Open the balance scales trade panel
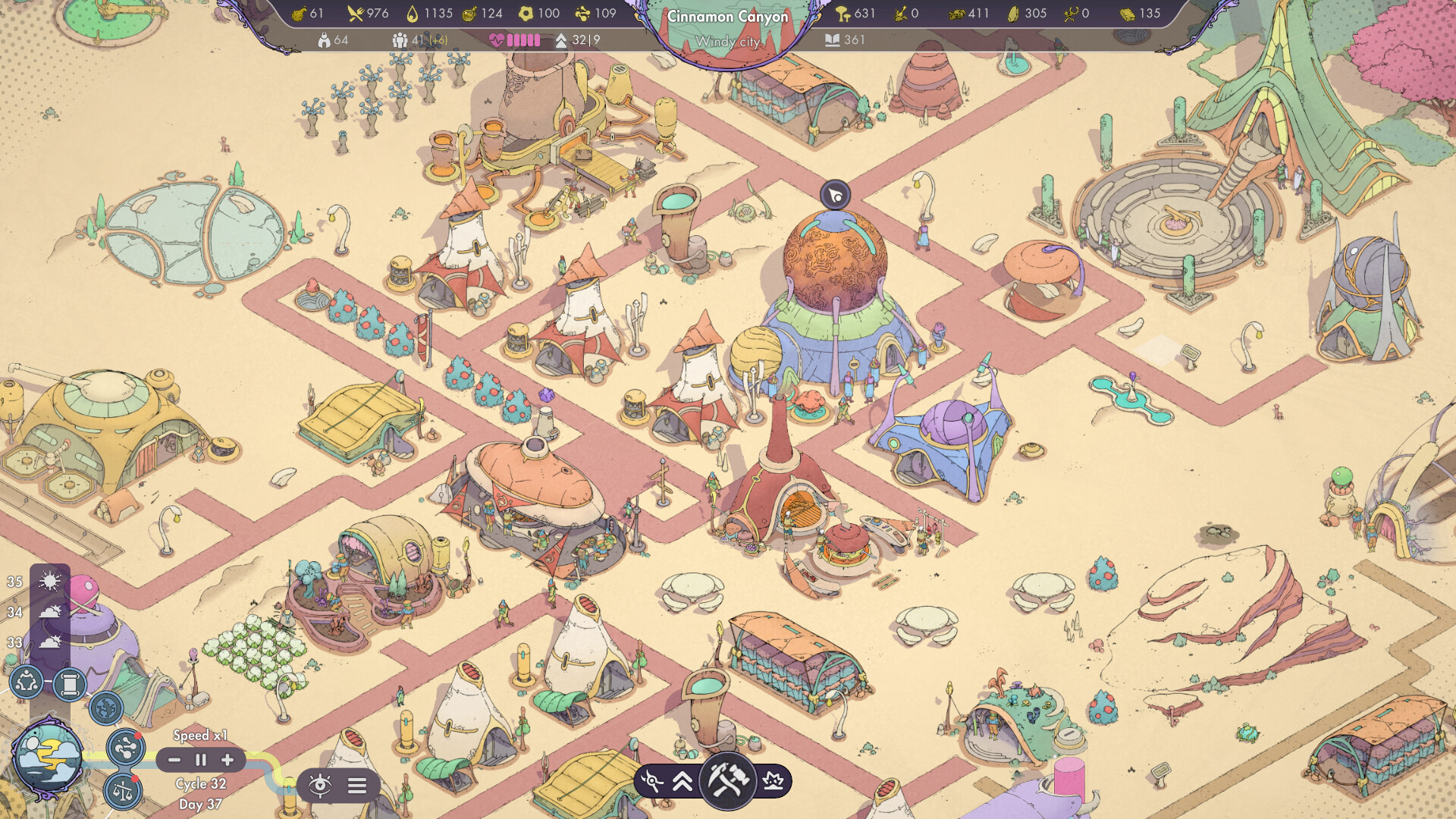Viewport: 1456px width, 819px height. click(x=123, y=792)
